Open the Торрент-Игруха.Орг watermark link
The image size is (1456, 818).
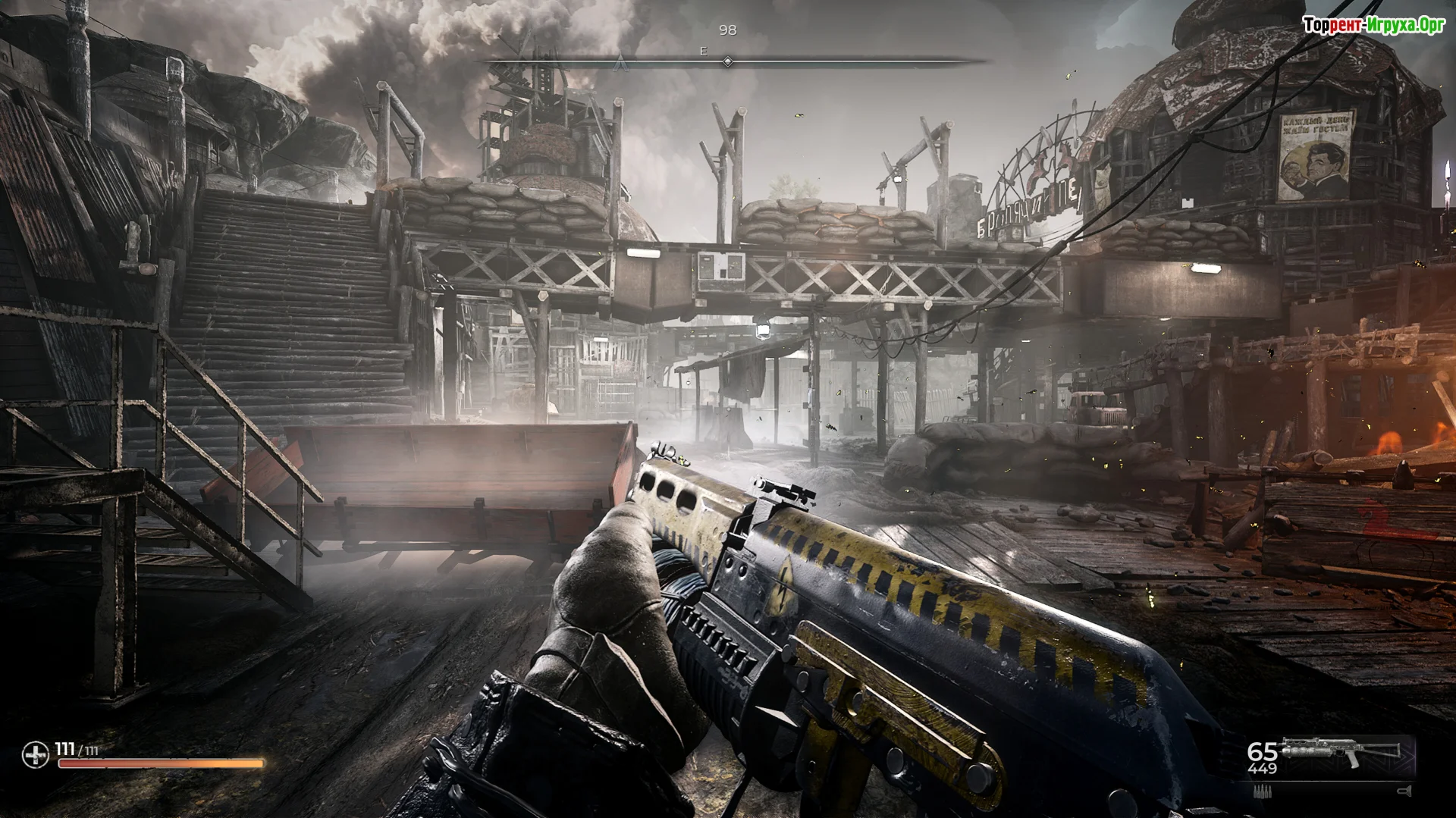tap(1374, 25)
